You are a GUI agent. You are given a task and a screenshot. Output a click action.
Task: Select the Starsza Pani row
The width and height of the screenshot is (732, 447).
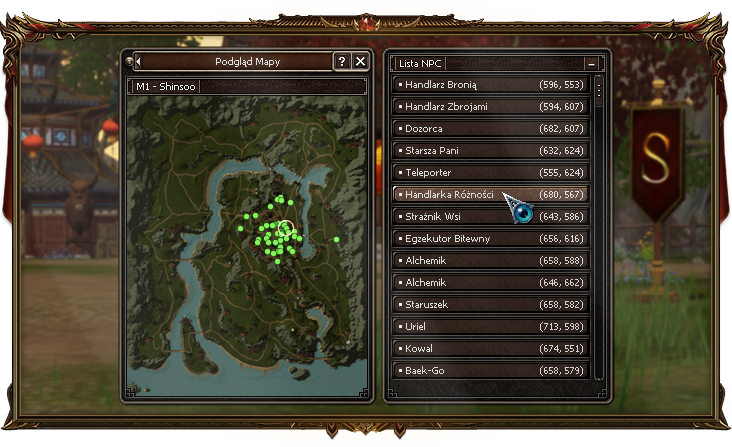491,151
